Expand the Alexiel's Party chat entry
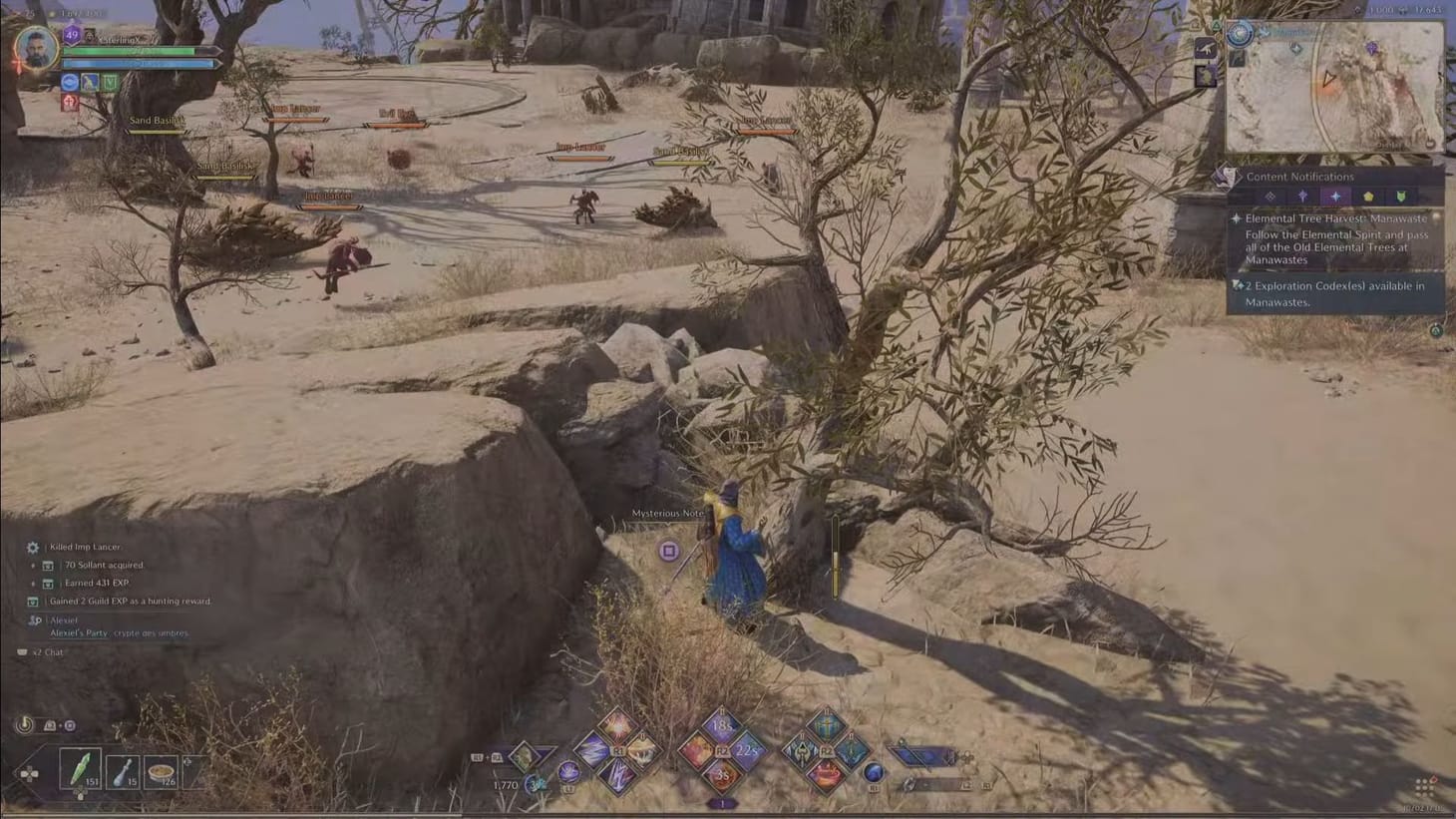This screenshot has height=819, width=1456. (80, 632)
